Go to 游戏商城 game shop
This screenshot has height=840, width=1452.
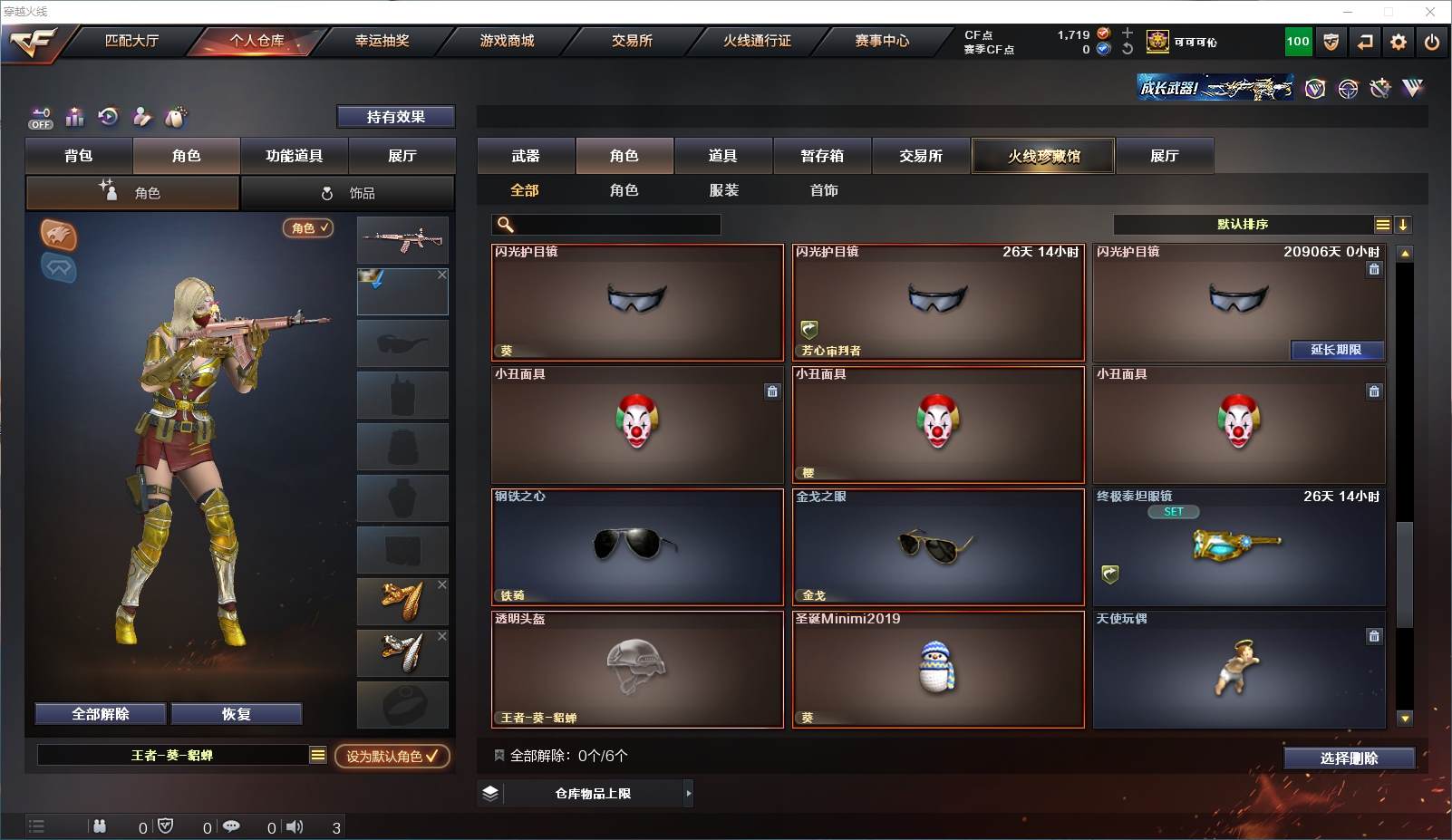tap(507, 41)
